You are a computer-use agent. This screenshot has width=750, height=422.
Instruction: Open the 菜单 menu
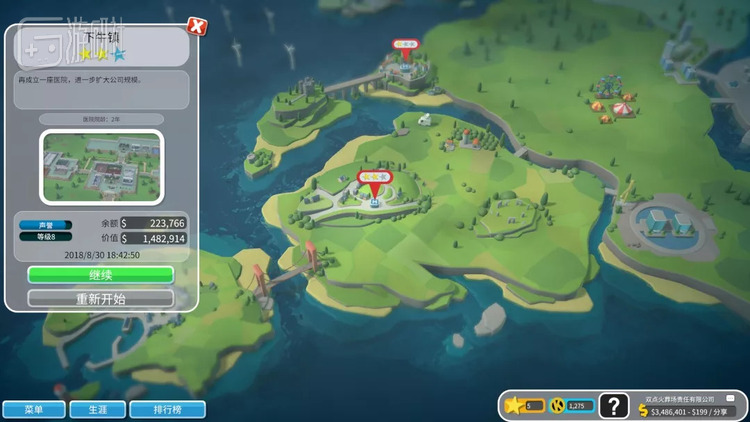pyautogui.click(x=34, y=409)
